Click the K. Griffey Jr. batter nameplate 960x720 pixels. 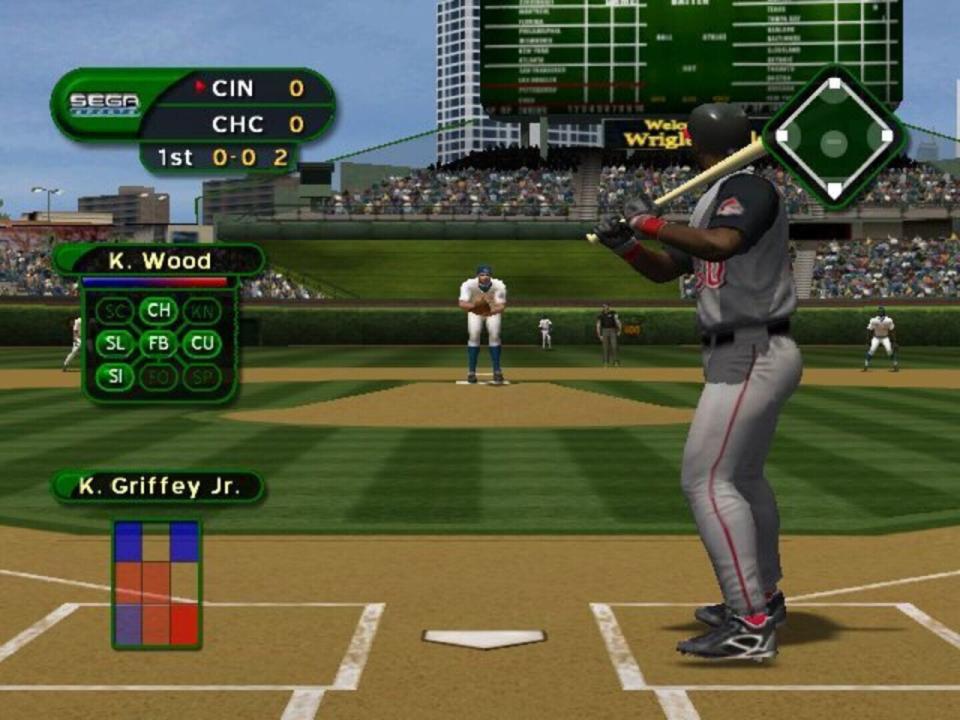(158, 487)
